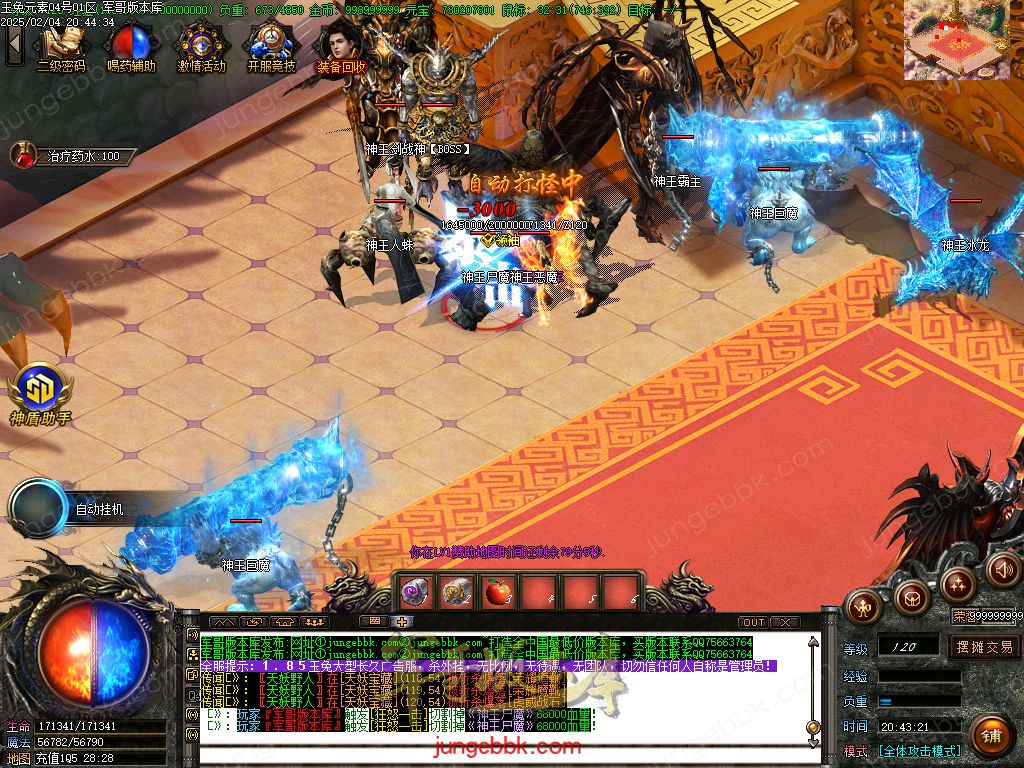This screenshot has width=1024, height=768.
Task: Open the 开服竞技 server competition icon
Action: pyautogui.click(x=271, y=45)
